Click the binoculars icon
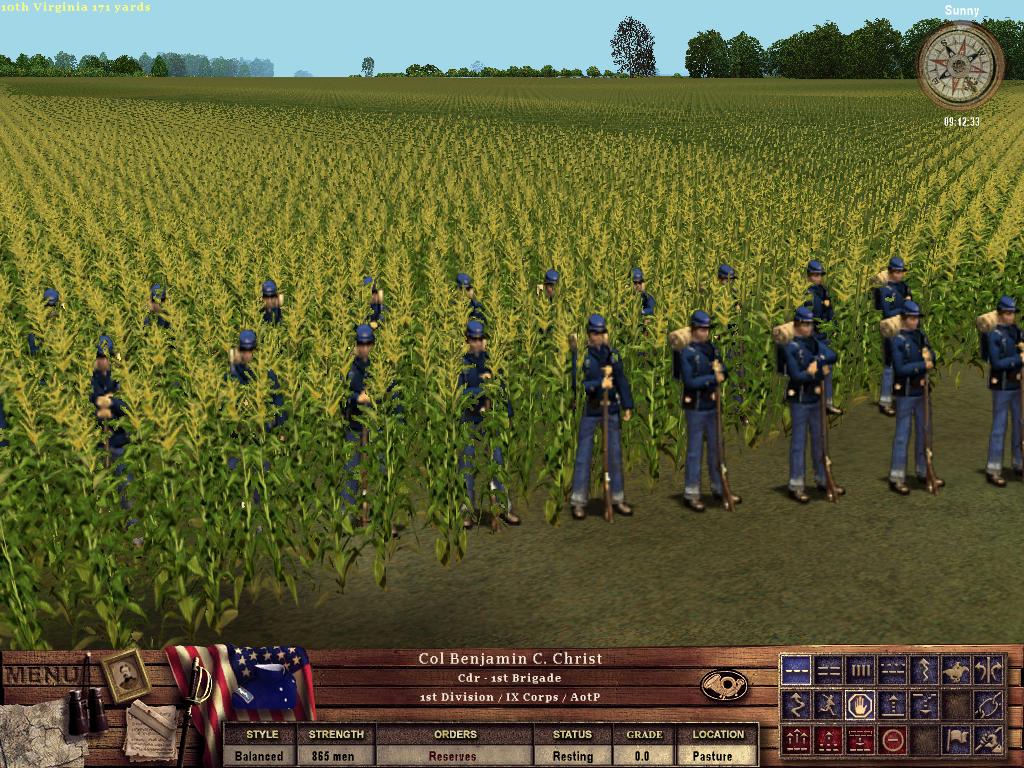 88,707
